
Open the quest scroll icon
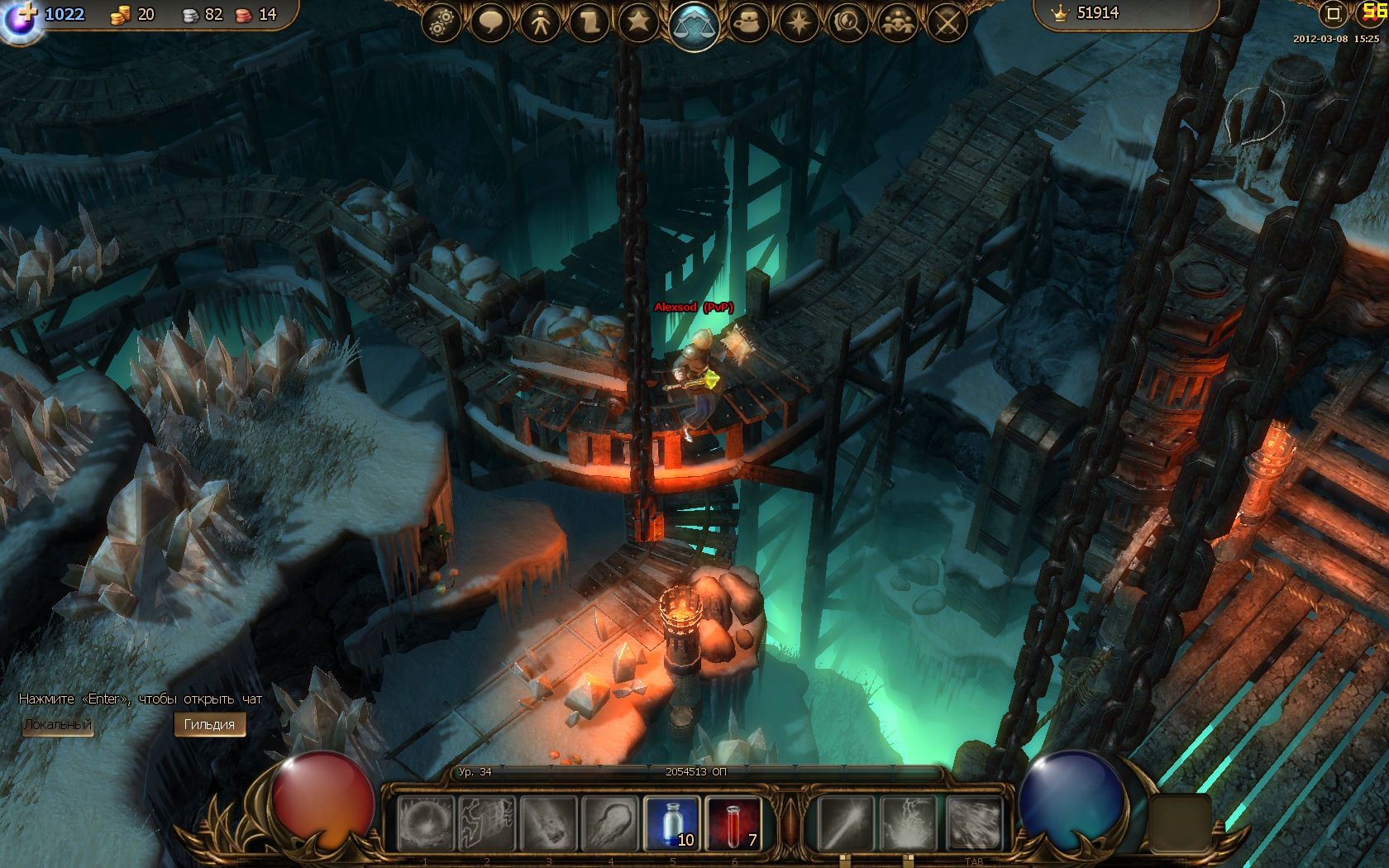[589, 23]
